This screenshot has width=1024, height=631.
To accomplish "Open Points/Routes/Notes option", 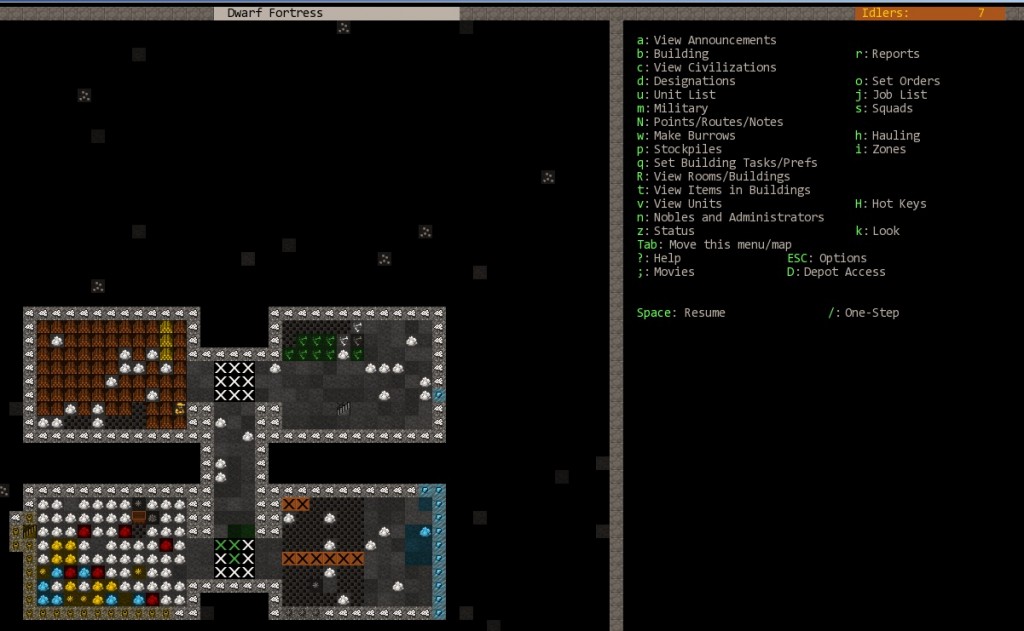I will tap(718, 122).
